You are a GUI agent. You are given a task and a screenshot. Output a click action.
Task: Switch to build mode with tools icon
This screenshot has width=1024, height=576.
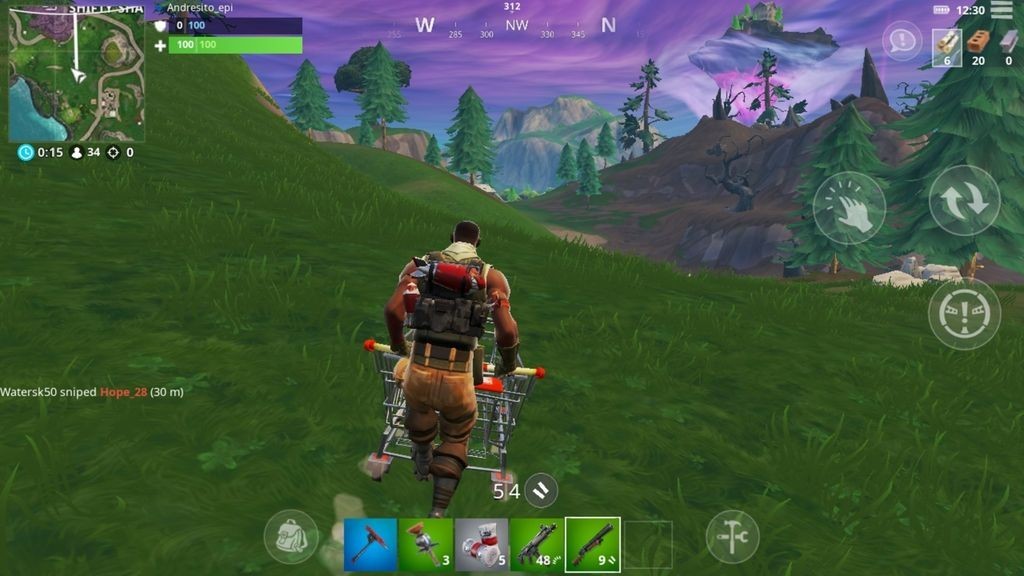coord(732,537)
